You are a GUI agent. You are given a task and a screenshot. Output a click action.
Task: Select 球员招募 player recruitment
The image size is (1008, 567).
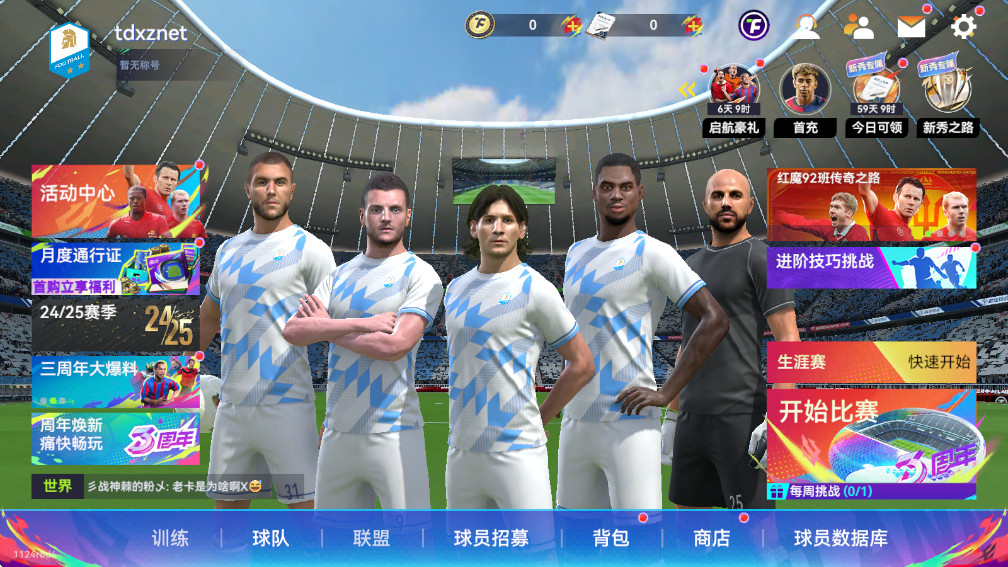point(491,538)
